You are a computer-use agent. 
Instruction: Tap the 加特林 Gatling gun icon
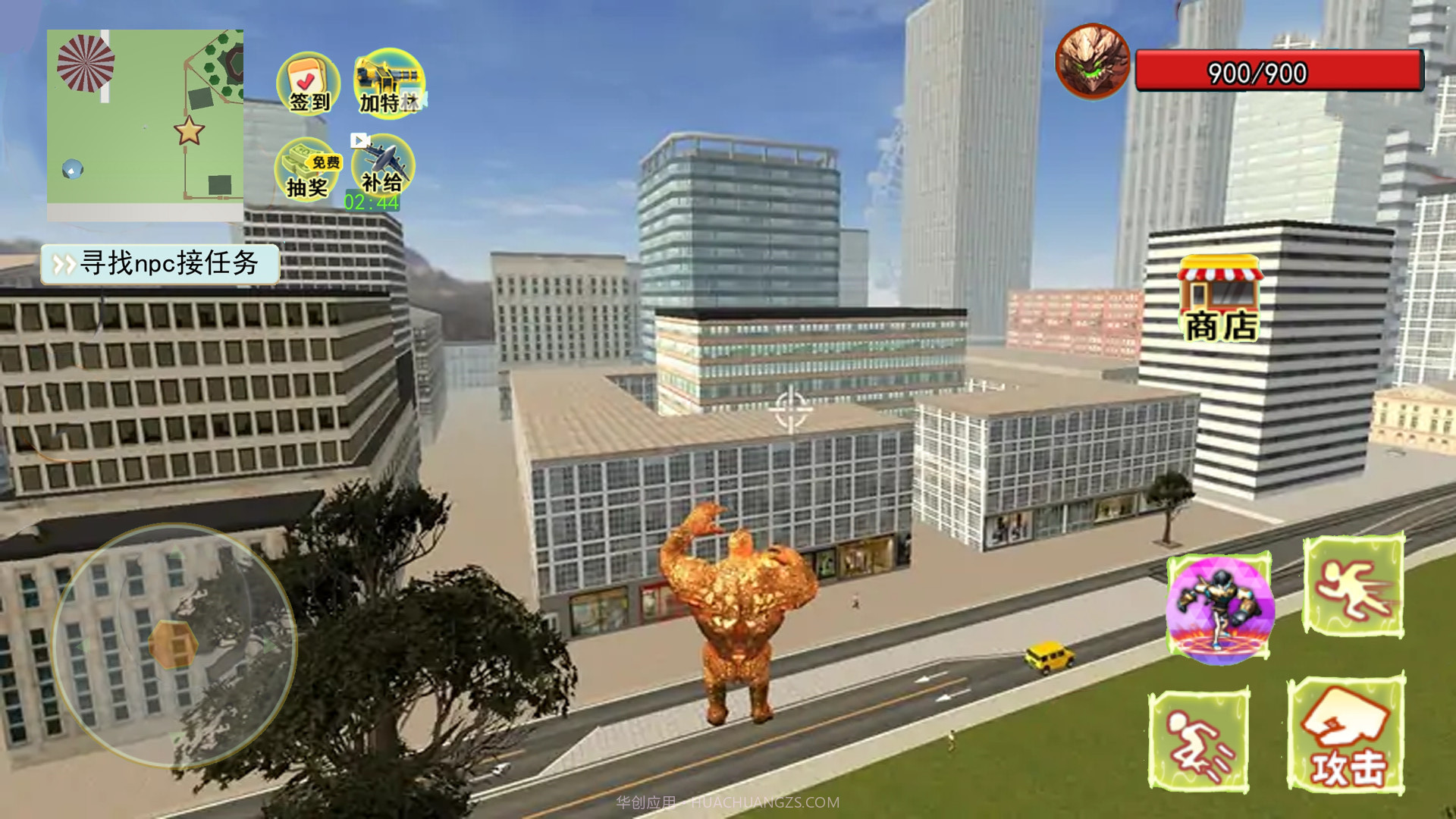tap(389, 83)
